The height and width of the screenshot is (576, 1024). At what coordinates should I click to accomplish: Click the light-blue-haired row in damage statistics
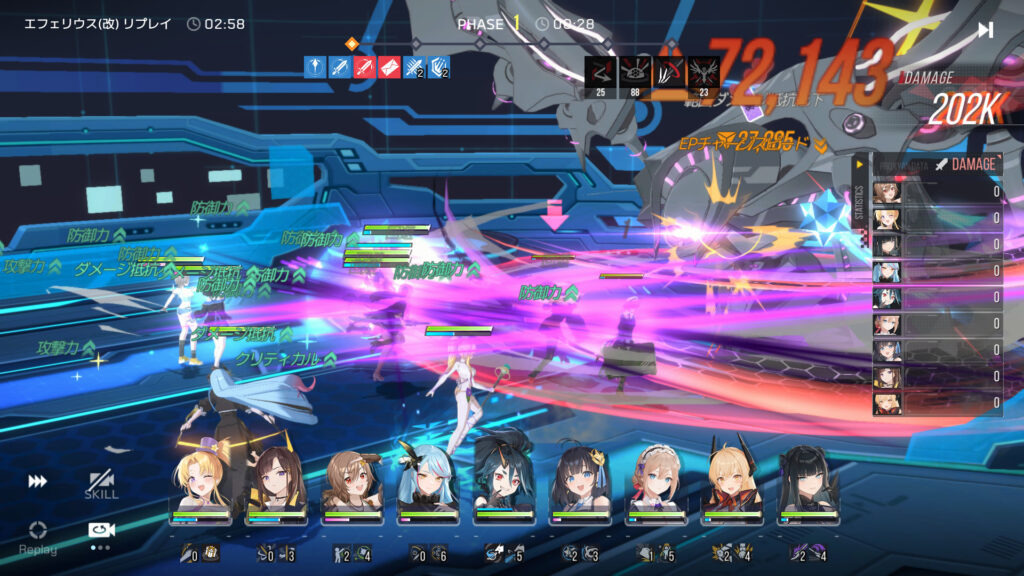(937, 271)
